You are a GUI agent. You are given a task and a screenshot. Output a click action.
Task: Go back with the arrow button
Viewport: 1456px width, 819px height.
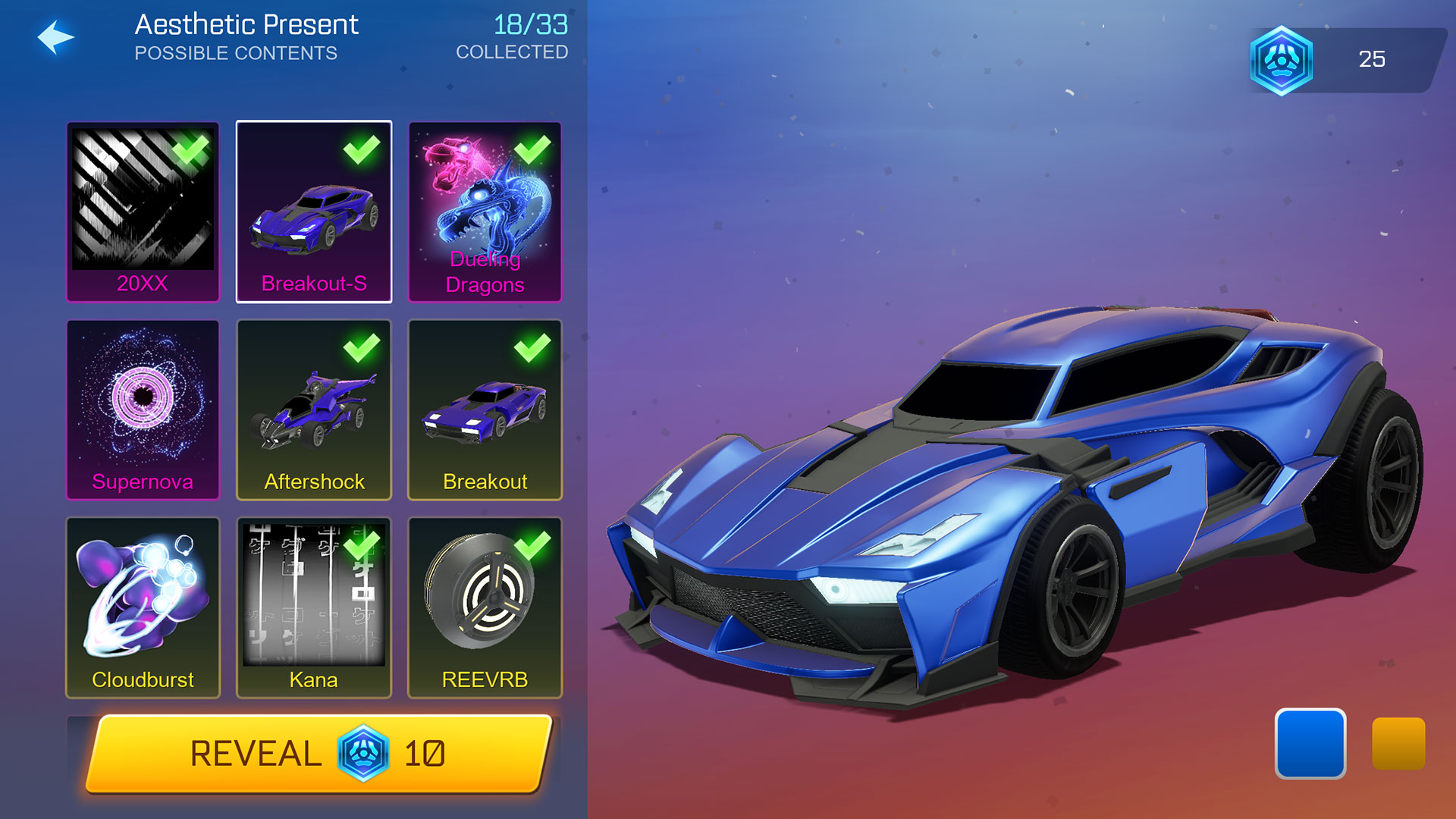[56, 37]
